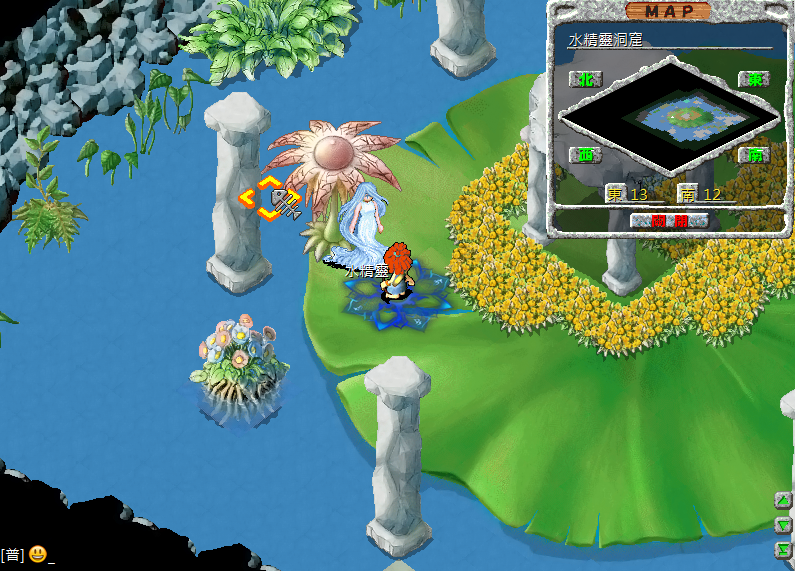The image size is (795, 571).
Task: Click the [普] chat channel label
Action: [12, 555]
